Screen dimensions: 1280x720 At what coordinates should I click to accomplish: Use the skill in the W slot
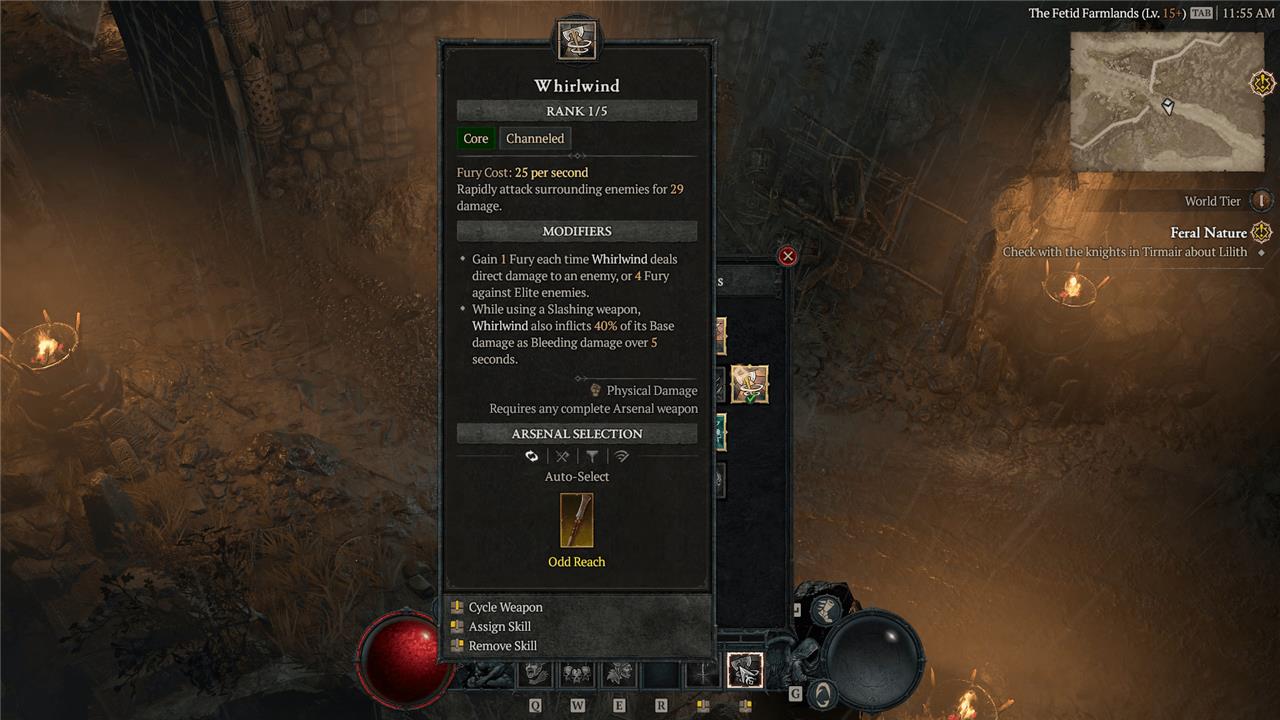577,676
